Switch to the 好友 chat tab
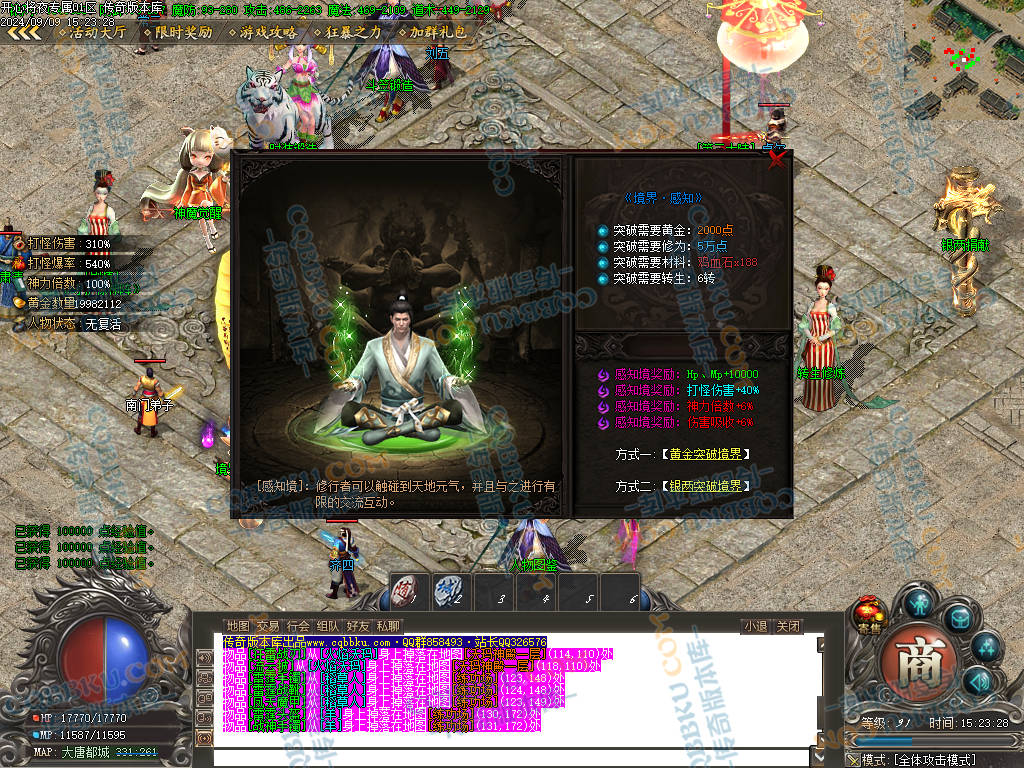1024x768 pixels. (358, 627)
